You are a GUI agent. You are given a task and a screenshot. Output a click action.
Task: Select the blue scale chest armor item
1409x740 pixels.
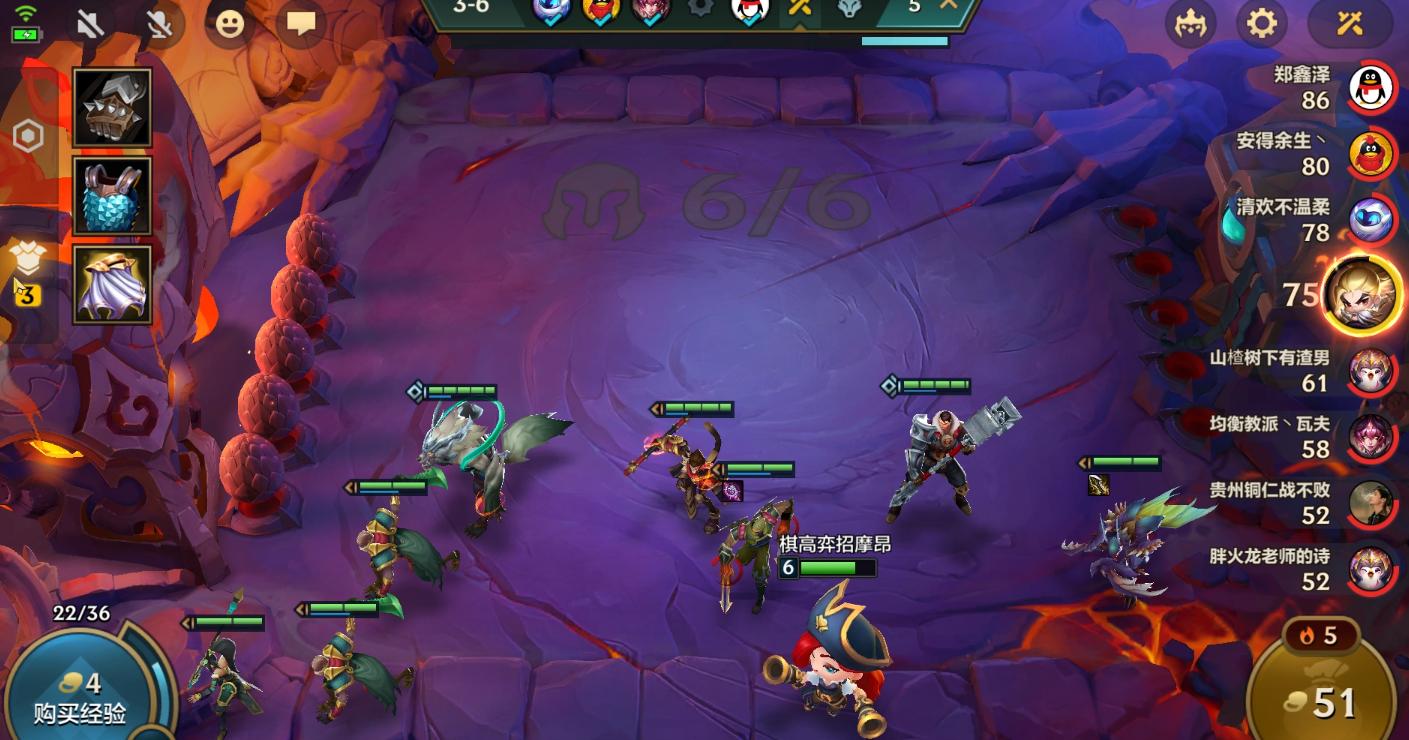click(x=112, y=196)
